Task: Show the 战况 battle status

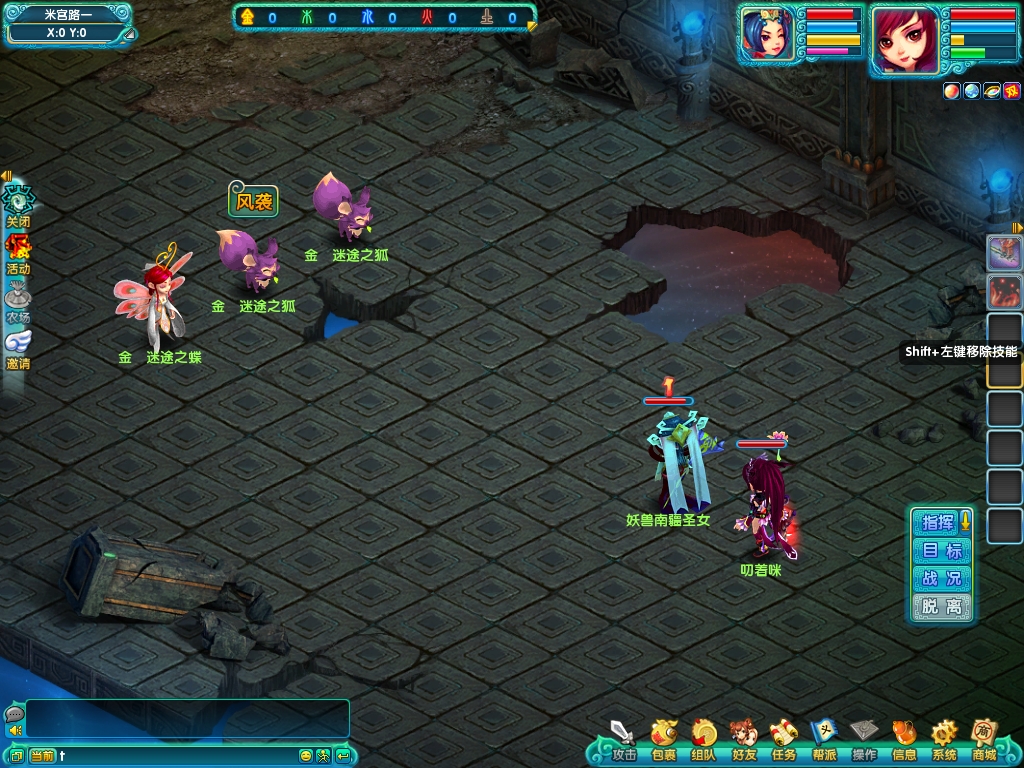Action: point(941,579)
